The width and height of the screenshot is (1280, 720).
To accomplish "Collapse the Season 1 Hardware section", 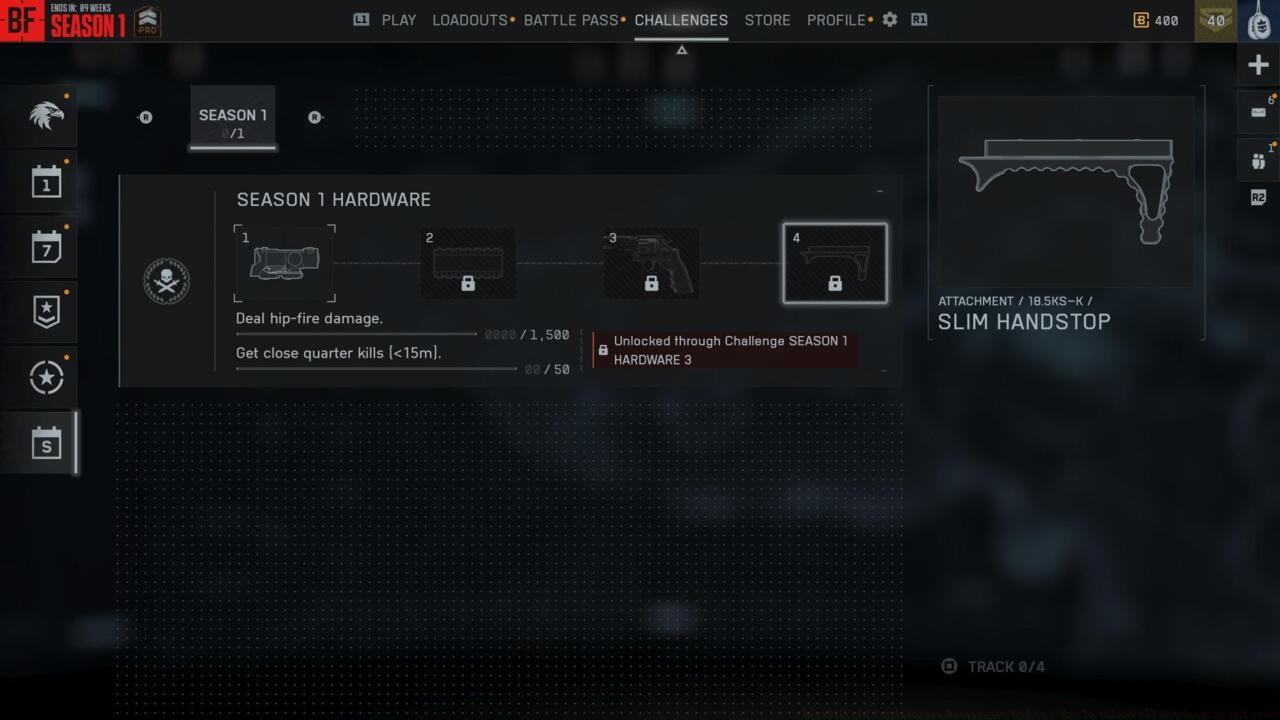I will pos(879,192).
